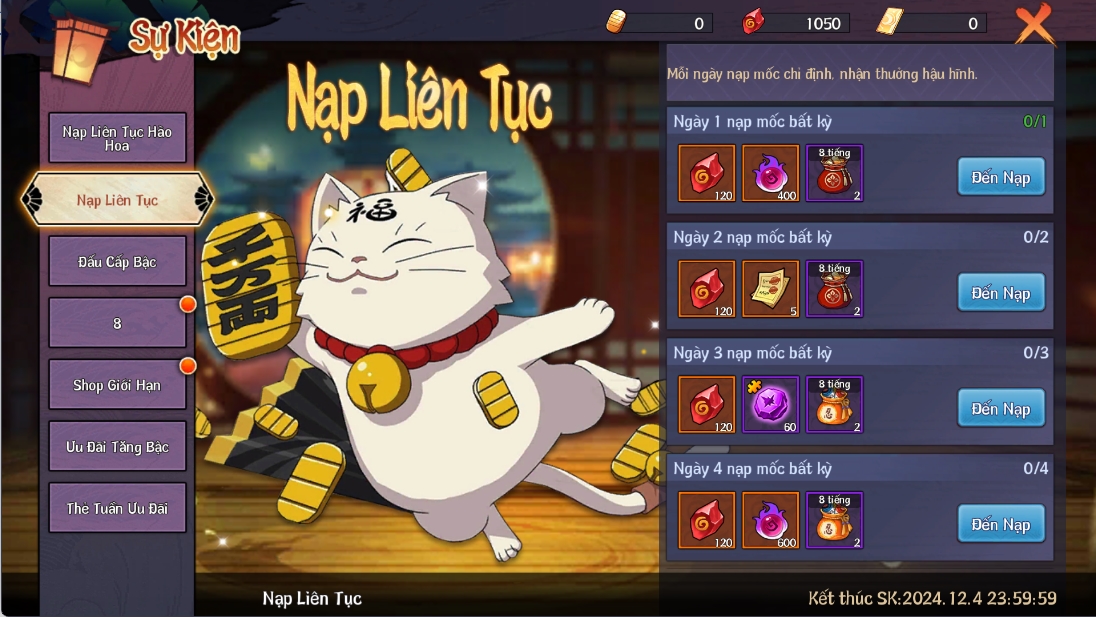1096x617 pixels.
Task: Click Đến Nạp for Ngày 1
Action: click(1000, 177)
